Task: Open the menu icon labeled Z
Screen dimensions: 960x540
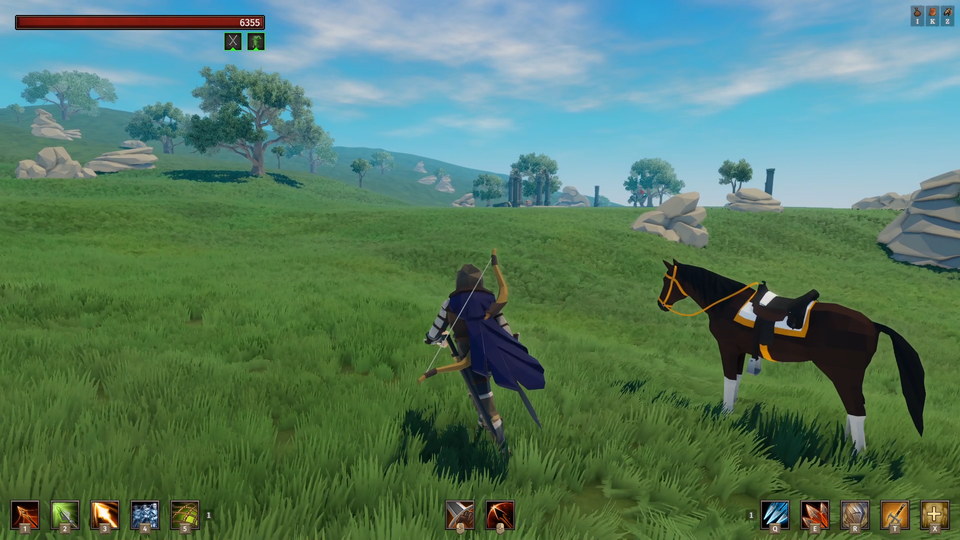Action: click(x=947, y=16)
